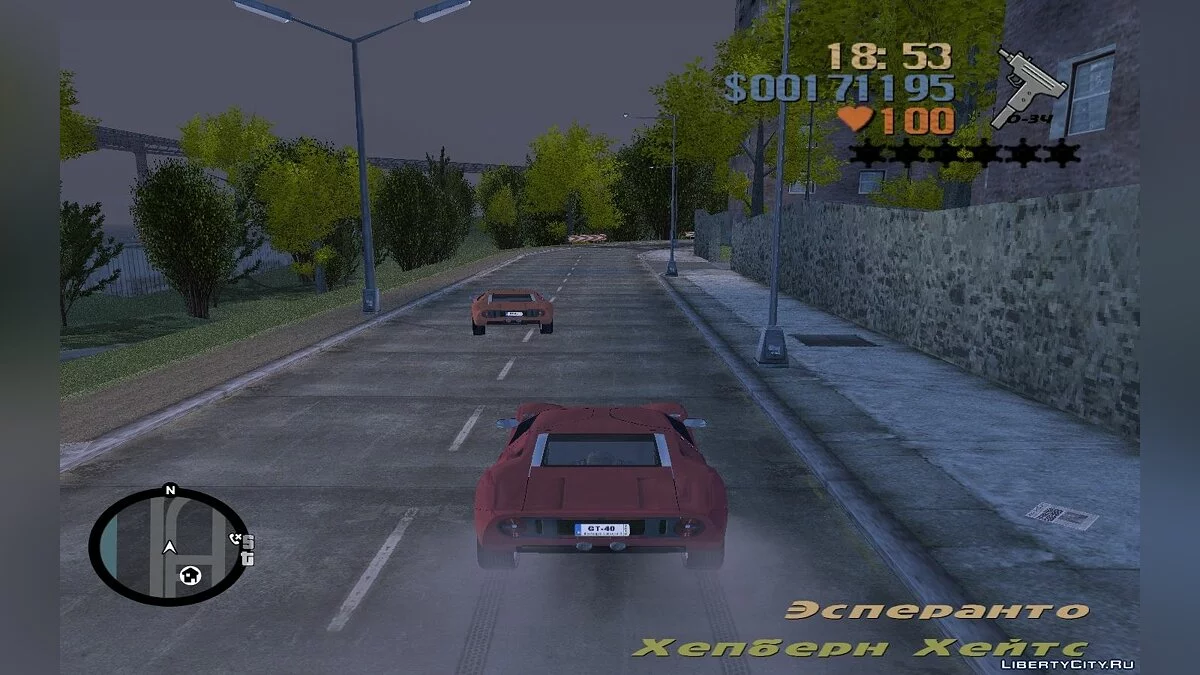Click the white player arrow on the radar
Image resolution: width=1200 pixels, height=675 pixels.
pos(170,547)
